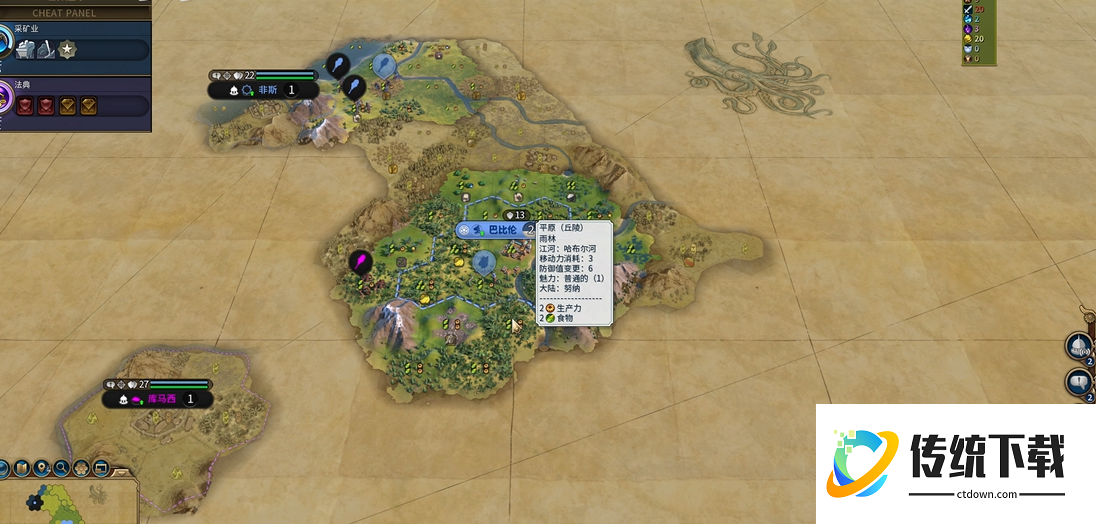Open the map lenses book button
The image size is (1096, 524).
click(21, 468)
